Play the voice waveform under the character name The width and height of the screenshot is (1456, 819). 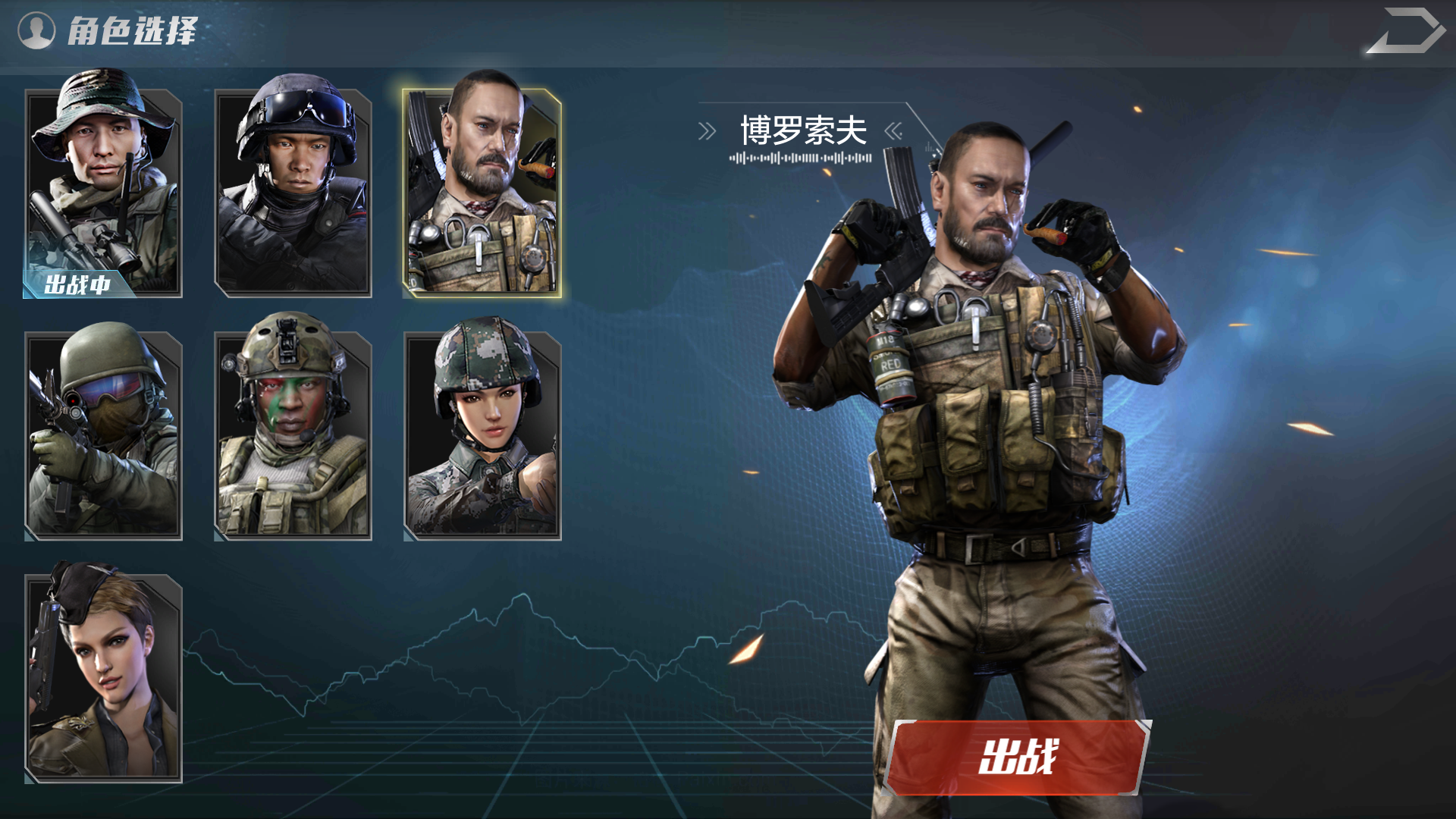pos(800,157)
